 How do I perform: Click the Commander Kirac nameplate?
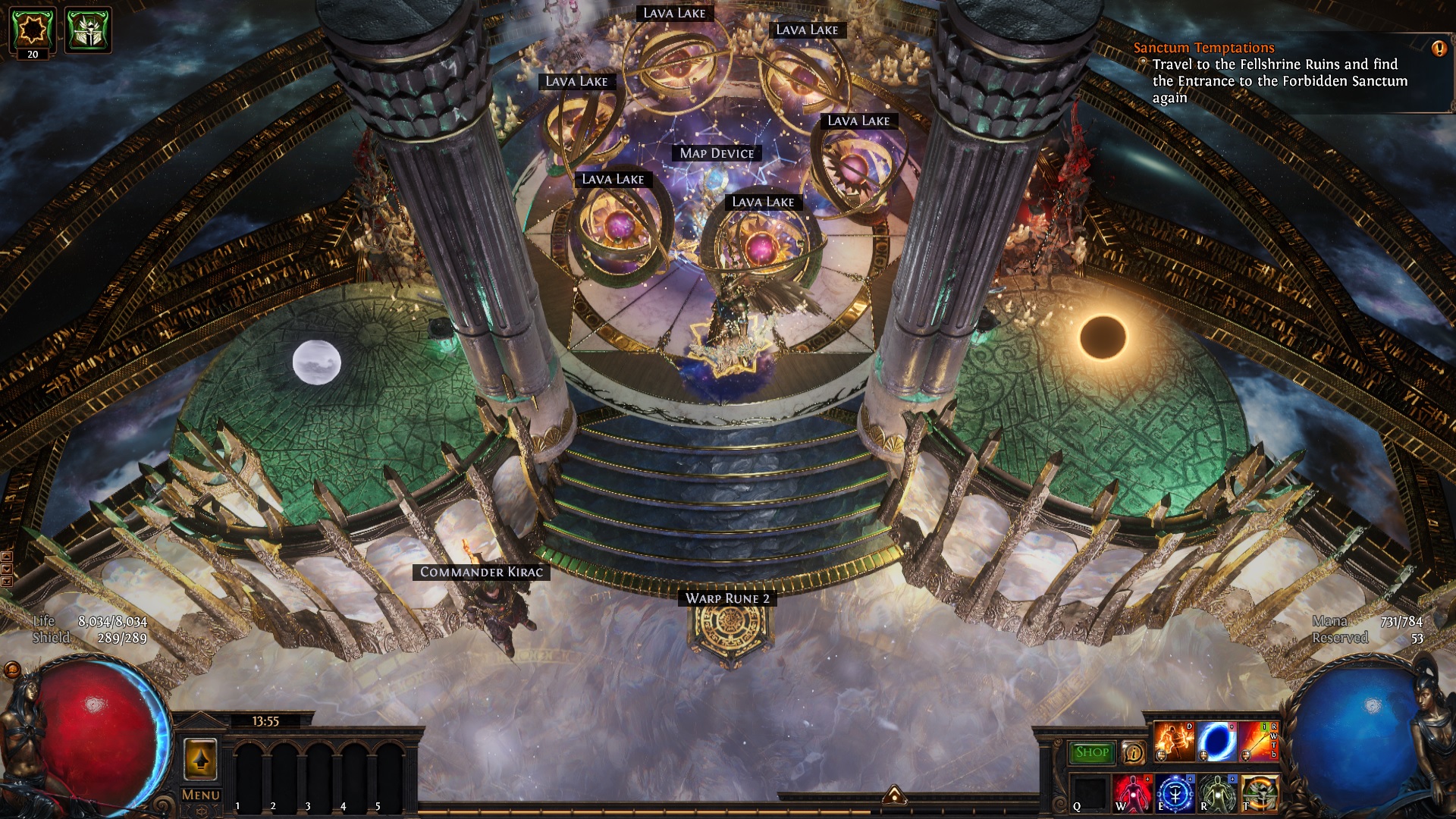[482, 572]
